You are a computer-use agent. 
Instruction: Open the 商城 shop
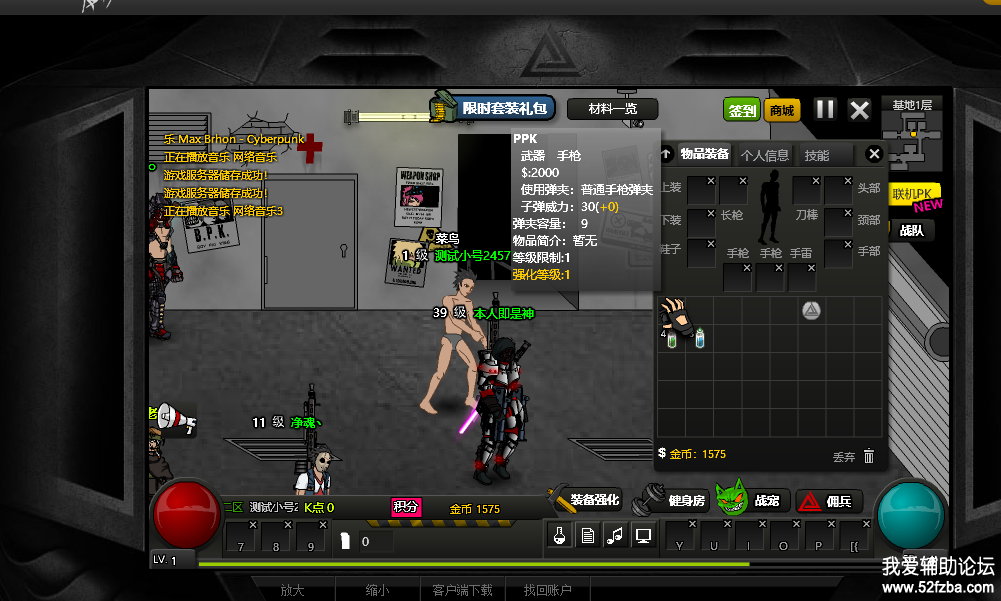pyautogui.click(x=782, y=110)
